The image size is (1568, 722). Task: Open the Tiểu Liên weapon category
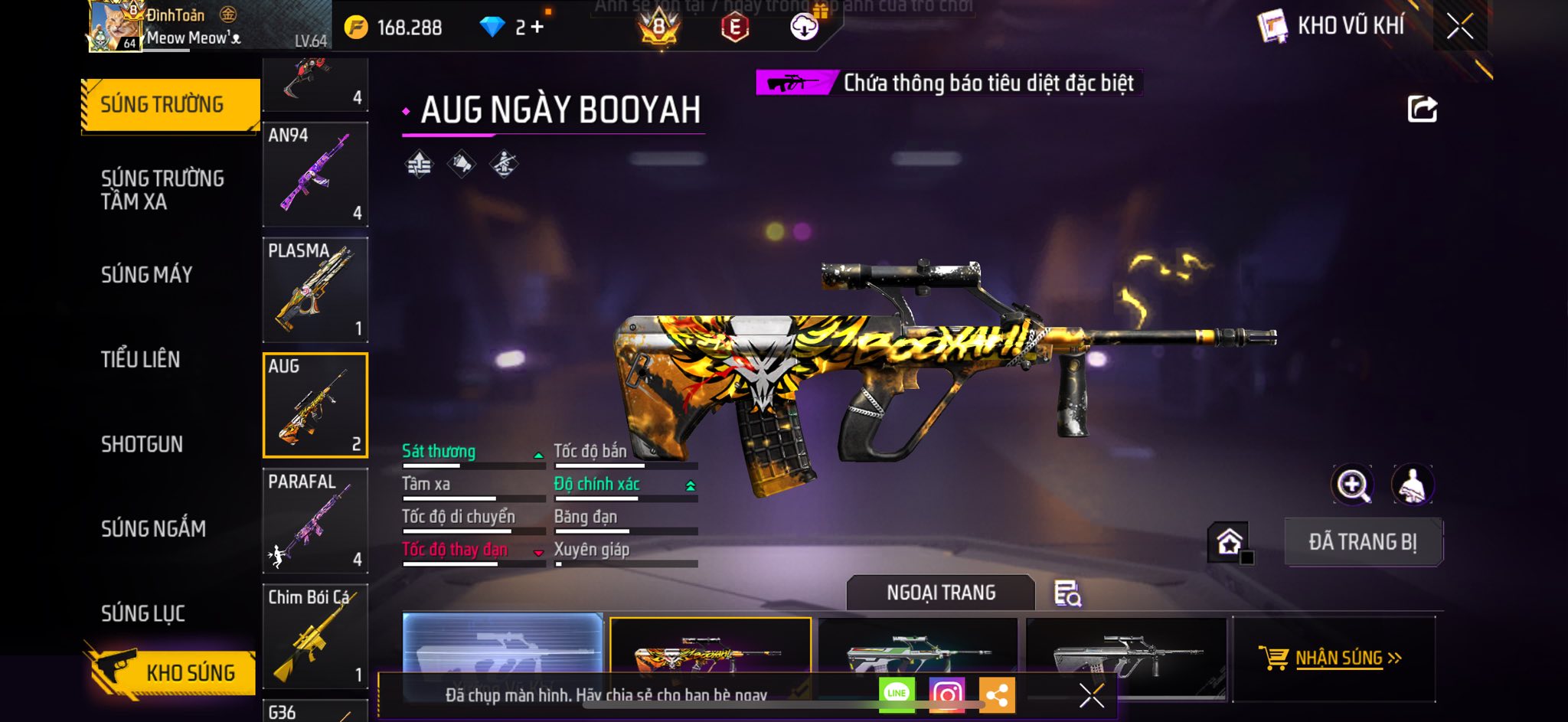click(141, 359)
